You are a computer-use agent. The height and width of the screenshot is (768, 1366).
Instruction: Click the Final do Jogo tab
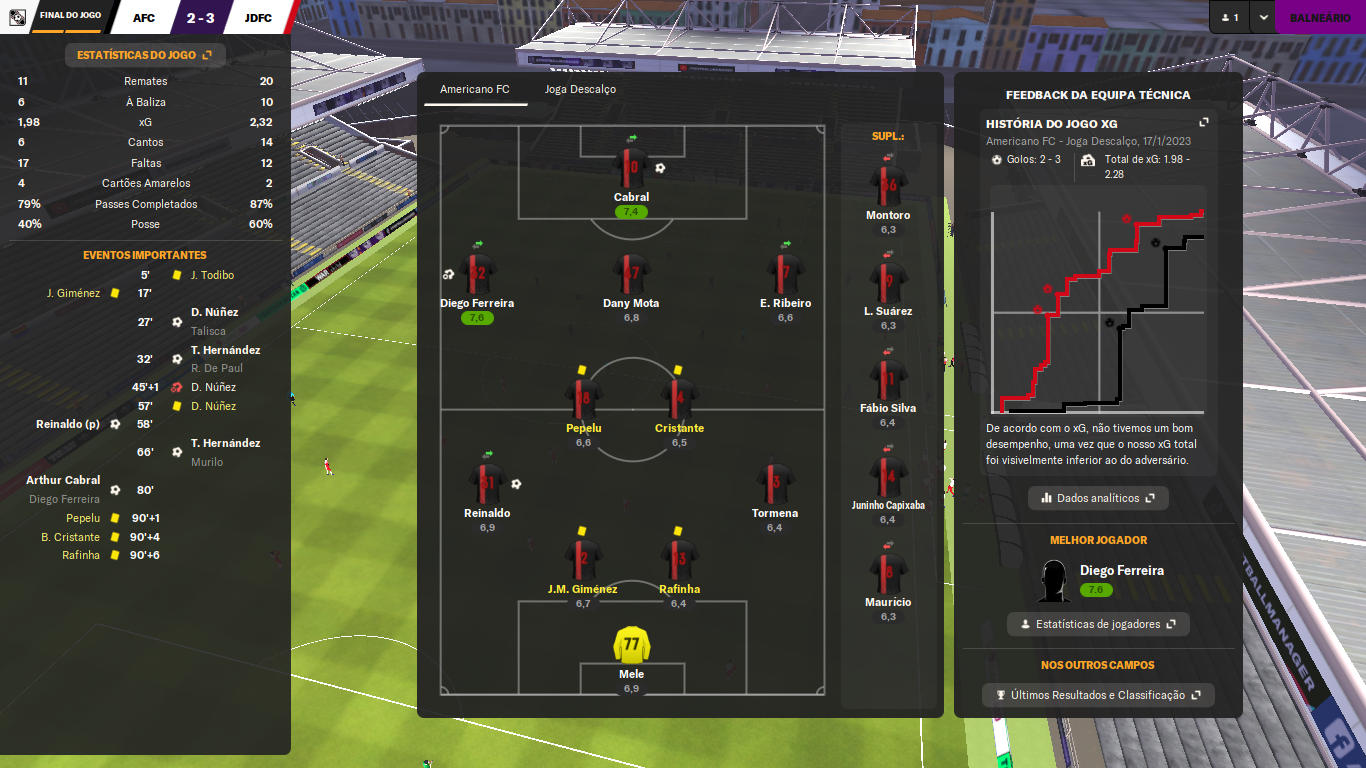(x=69, y=17)
